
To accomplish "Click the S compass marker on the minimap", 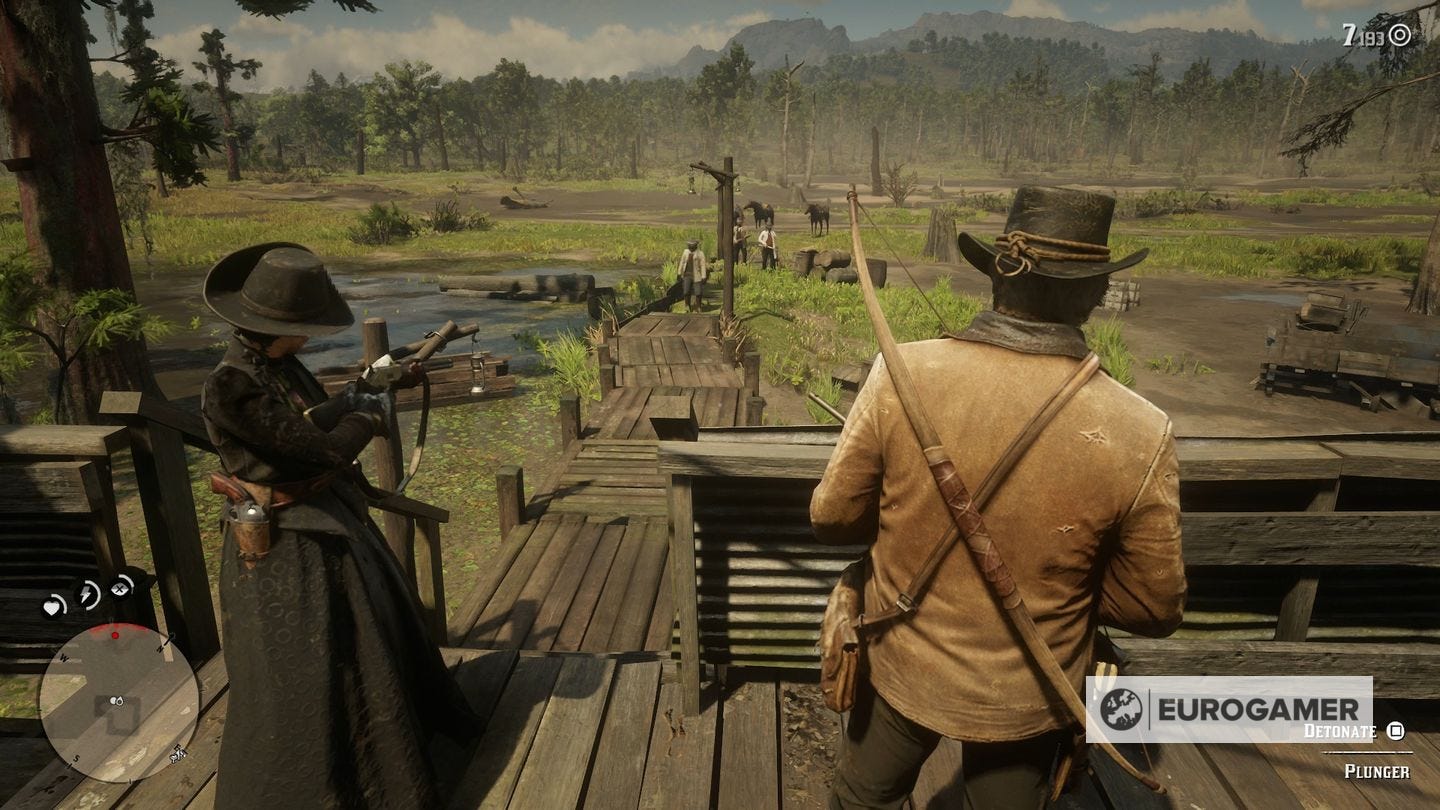I will 77,756.
